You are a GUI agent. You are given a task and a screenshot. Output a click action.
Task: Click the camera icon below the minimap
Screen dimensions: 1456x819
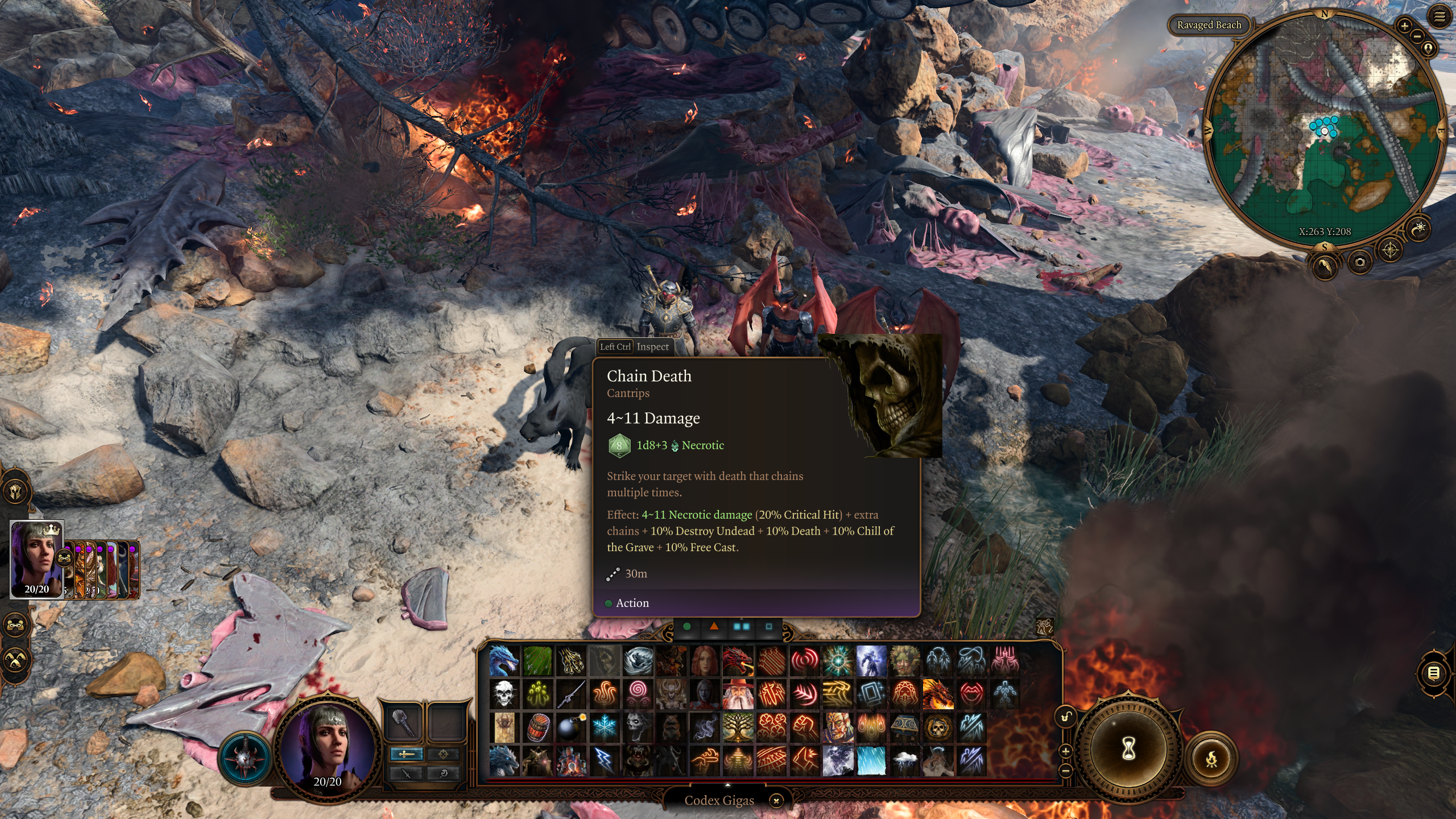[x=1359, y=262]
